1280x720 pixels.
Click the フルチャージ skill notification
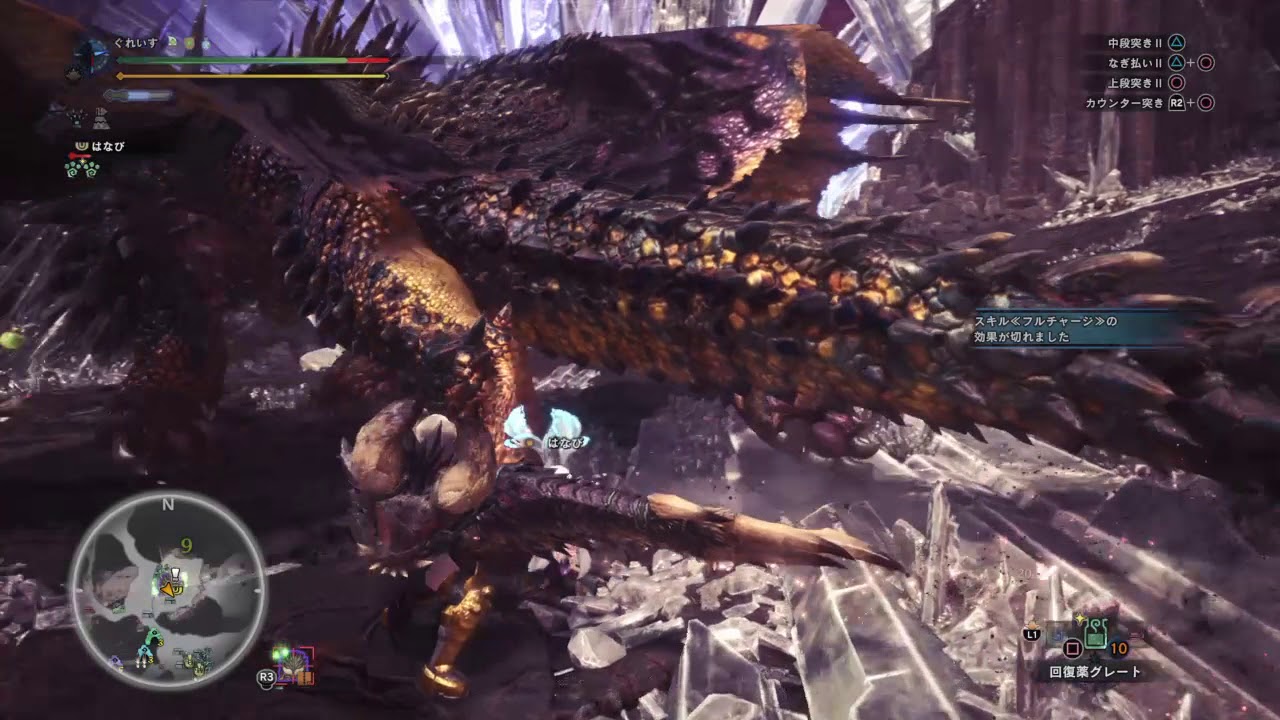pos(1076,329)
